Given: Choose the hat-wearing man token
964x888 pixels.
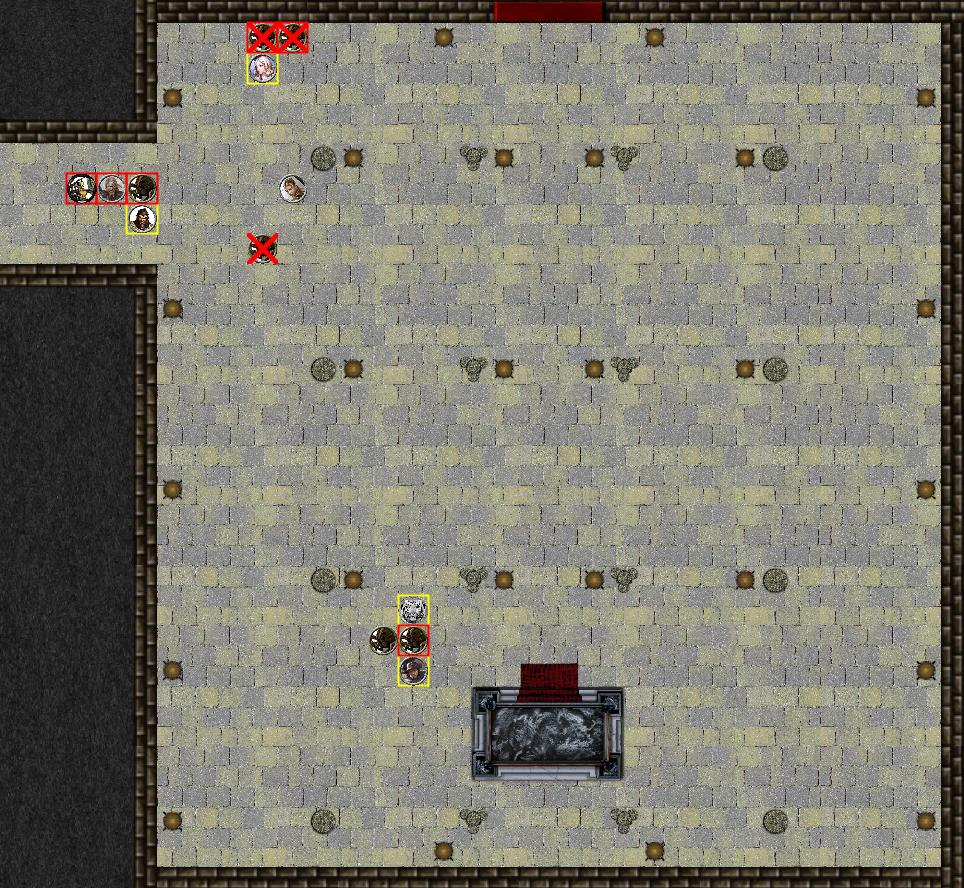Looking at the screenshot, I should point(413,671).
